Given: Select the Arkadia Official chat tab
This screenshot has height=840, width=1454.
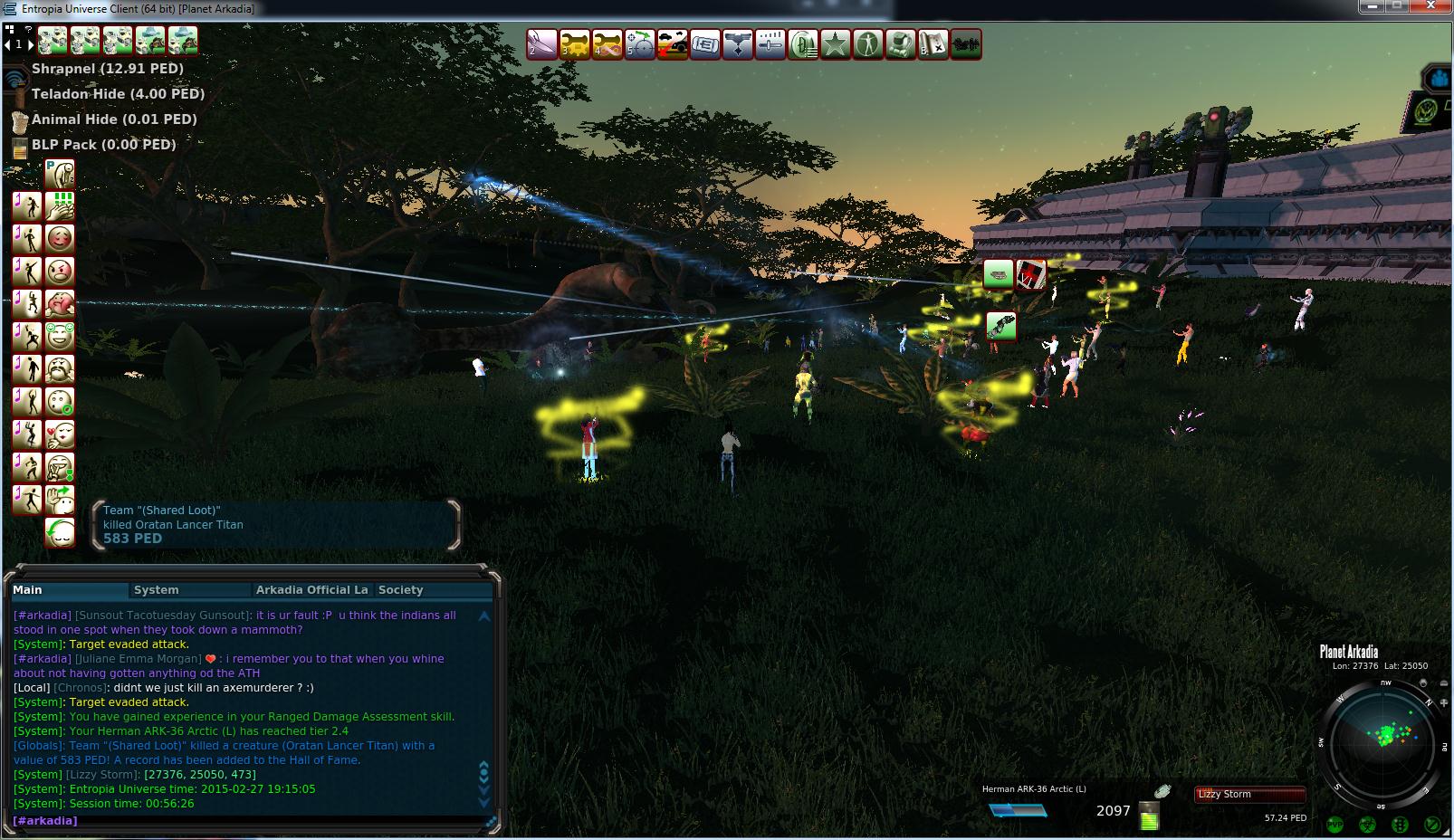Looking at the screenshot, I should (311, 590).
